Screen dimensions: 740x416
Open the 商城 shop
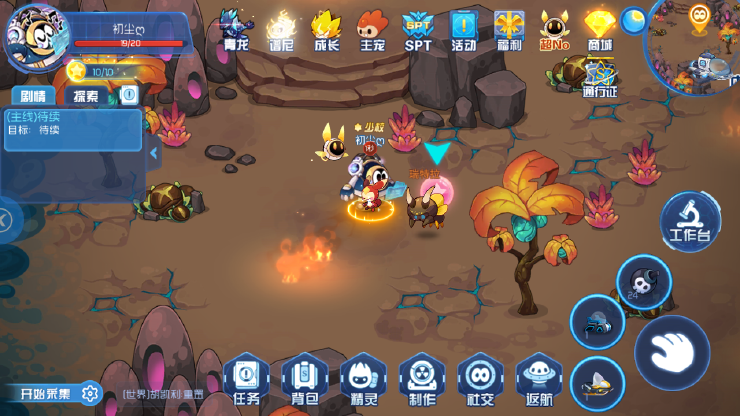pos(599,30)
